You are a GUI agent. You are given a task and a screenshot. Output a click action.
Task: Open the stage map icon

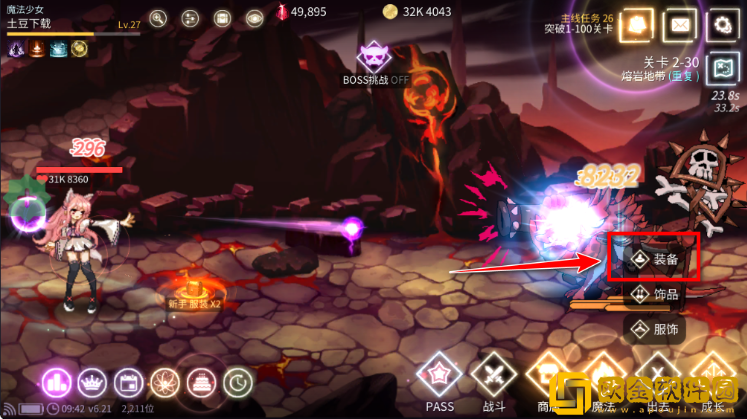[721, 67]
